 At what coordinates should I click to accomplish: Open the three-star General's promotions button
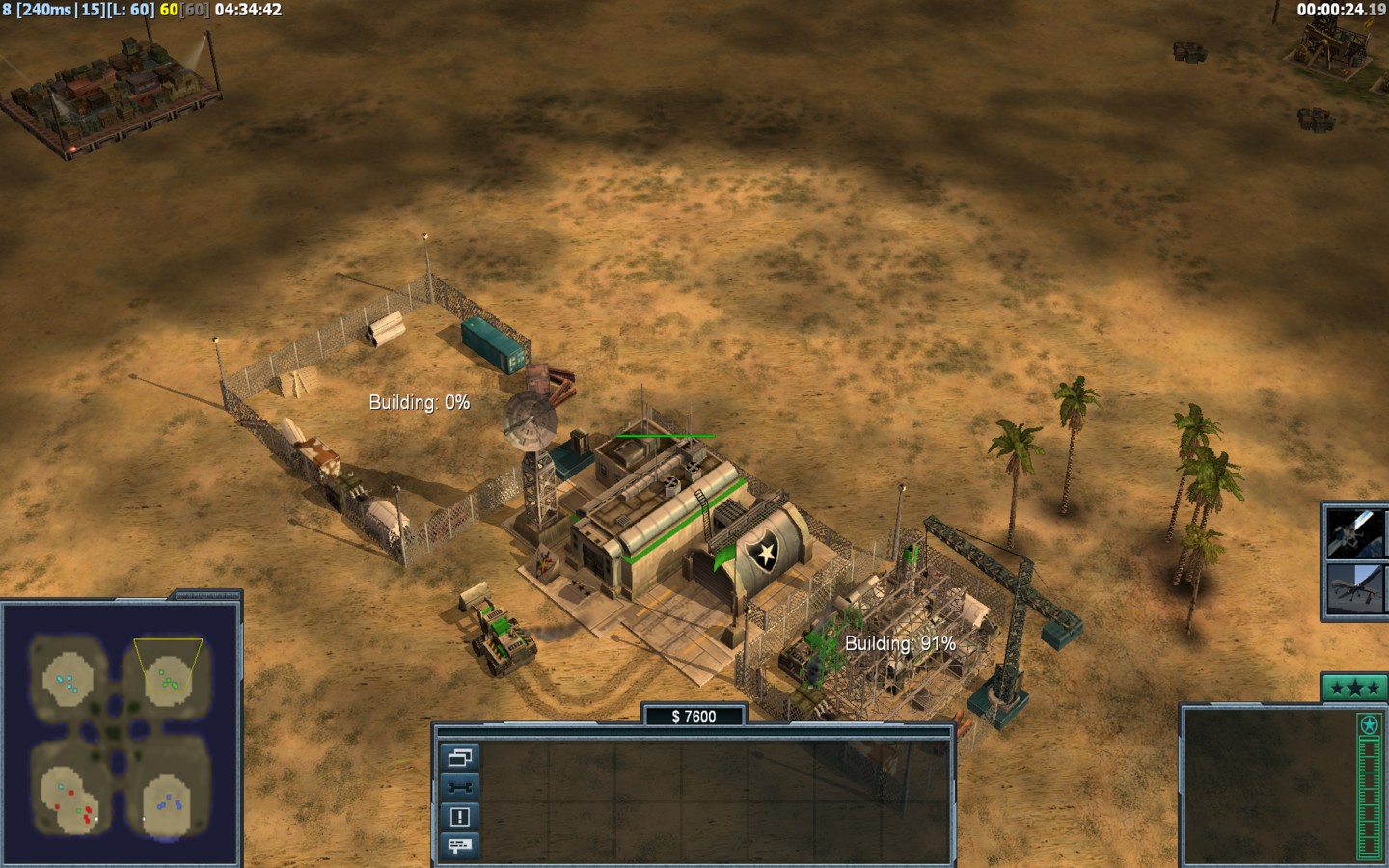coord(1354,688)
